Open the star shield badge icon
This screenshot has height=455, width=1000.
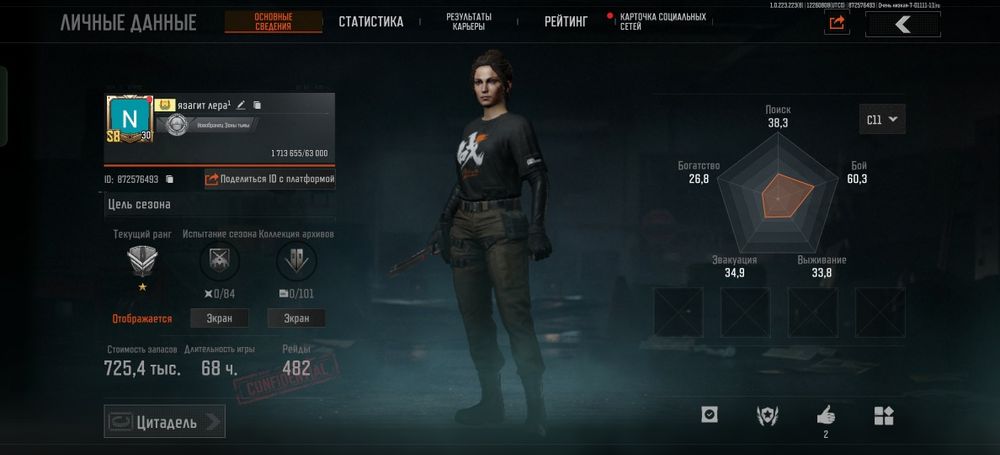click(767, 416)
